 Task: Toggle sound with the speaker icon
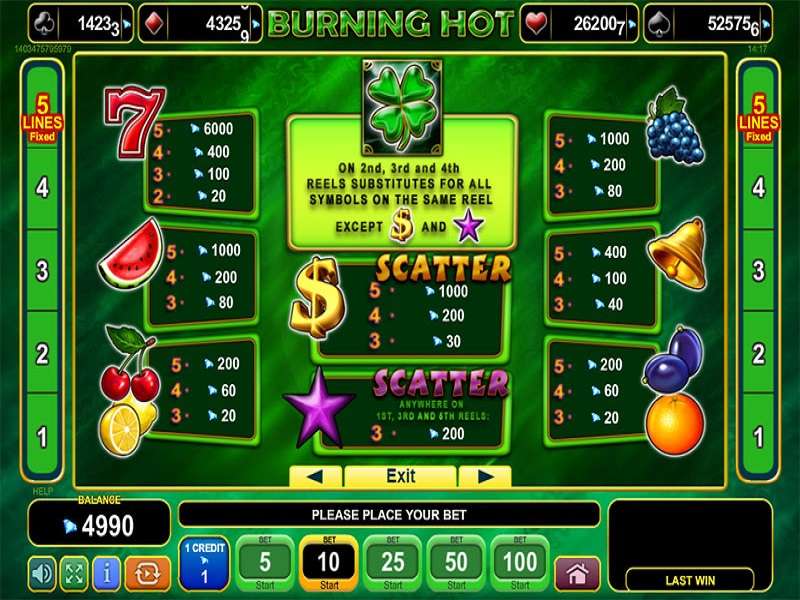pos(42,574)
